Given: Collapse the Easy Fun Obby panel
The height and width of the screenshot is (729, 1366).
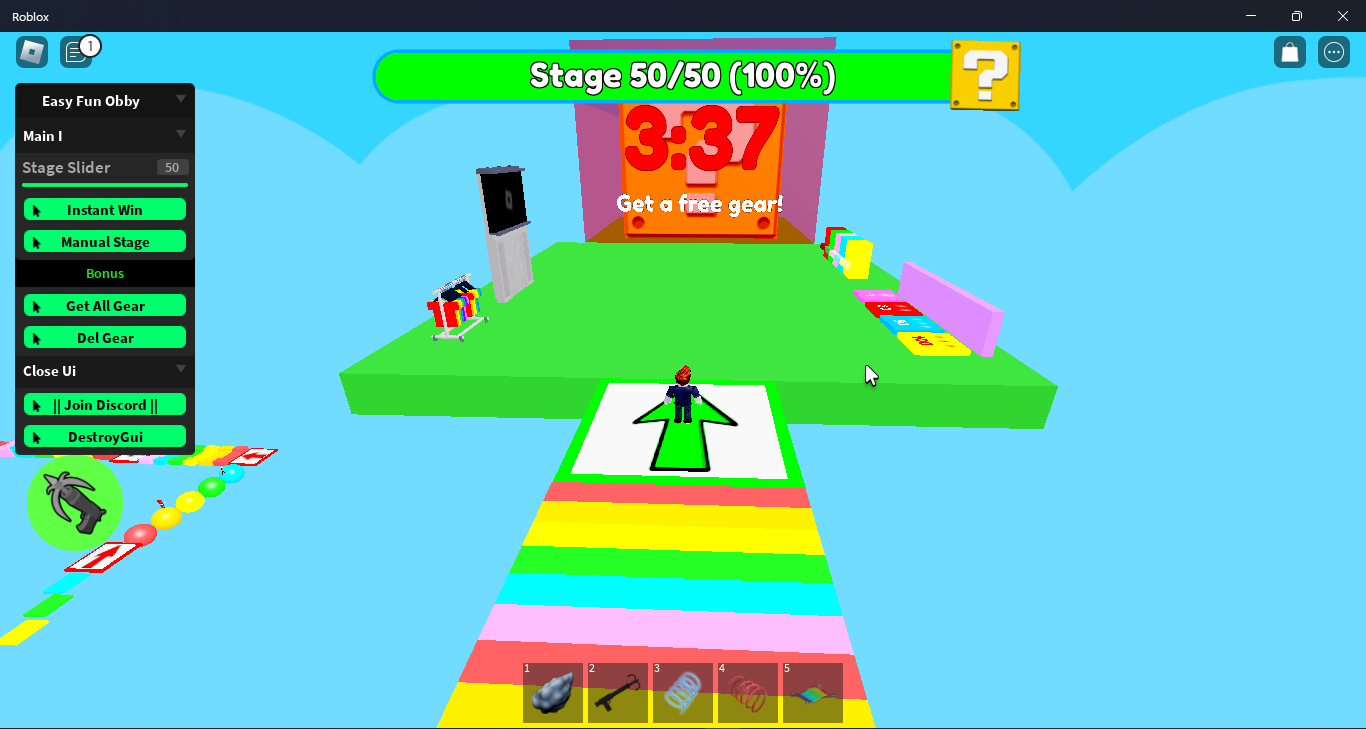Looking at the screenshot, I should pyautogui.click(x=181, y=100).
